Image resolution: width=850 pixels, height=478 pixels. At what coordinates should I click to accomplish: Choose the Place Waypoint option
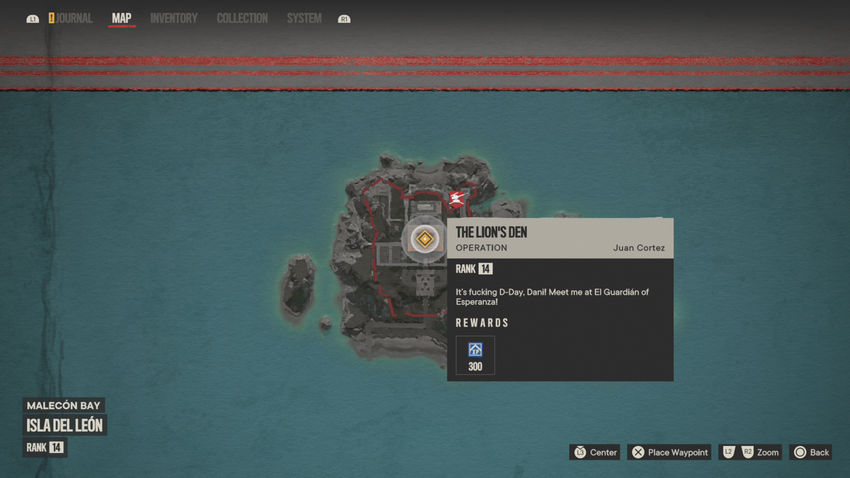pyautogui.click(x=669, y=452)
